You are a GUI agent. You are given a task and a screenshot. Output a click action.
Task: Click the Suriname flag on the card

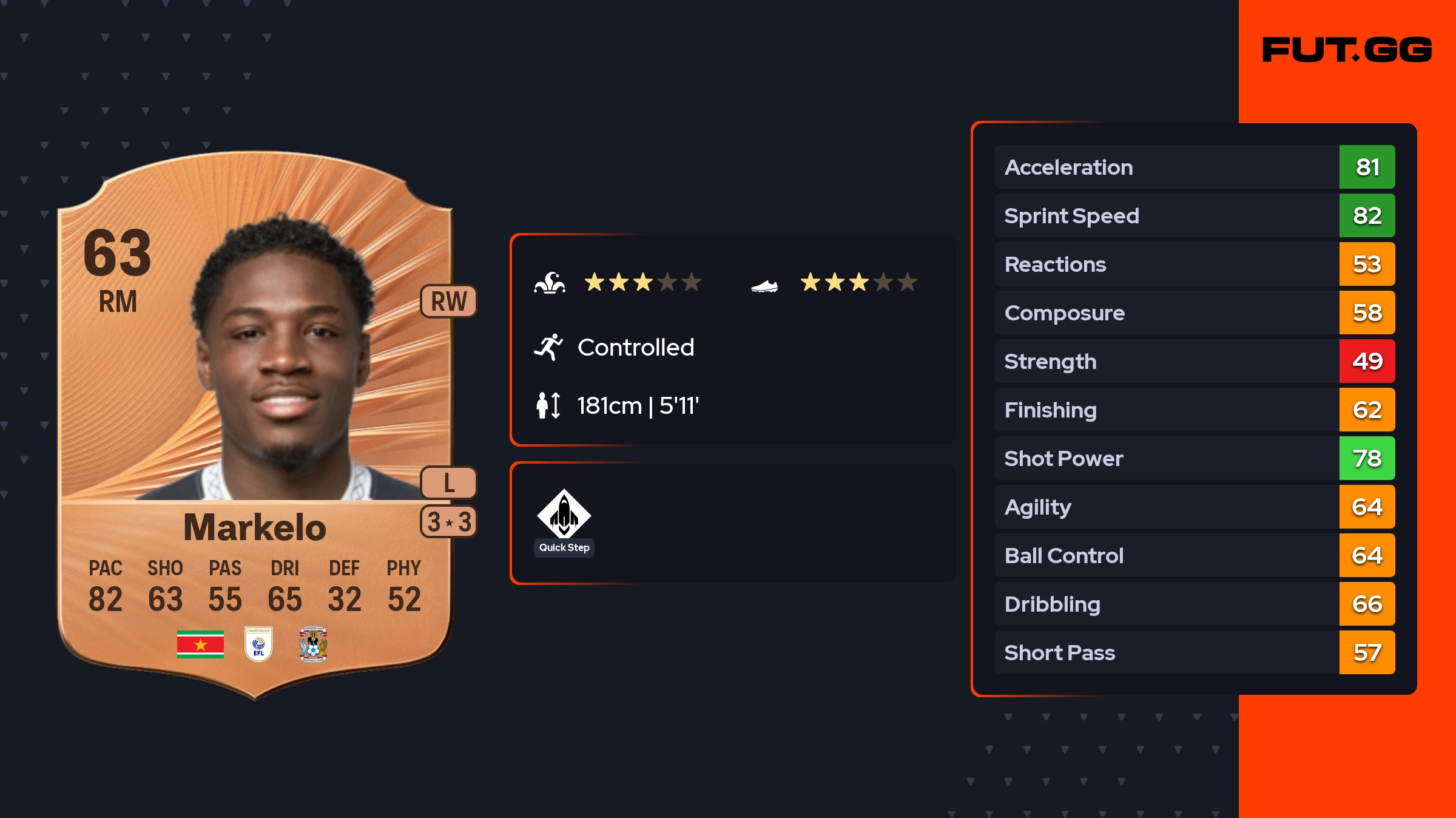(200, 644)
